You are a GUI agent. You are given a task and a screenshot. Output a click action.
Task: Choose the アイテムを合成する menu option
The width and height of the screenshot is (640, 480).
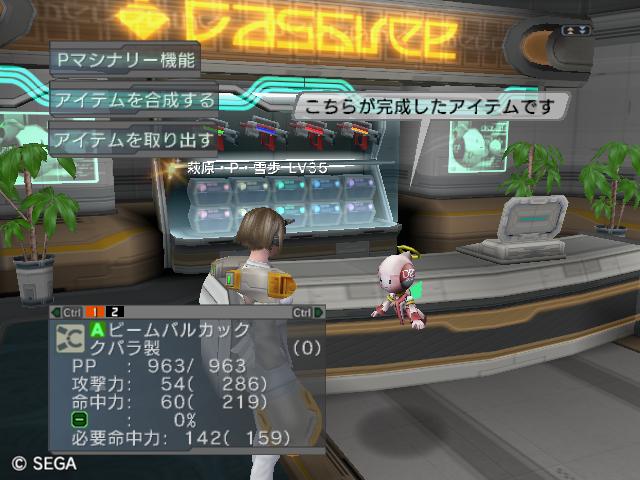tap(133, 100)
